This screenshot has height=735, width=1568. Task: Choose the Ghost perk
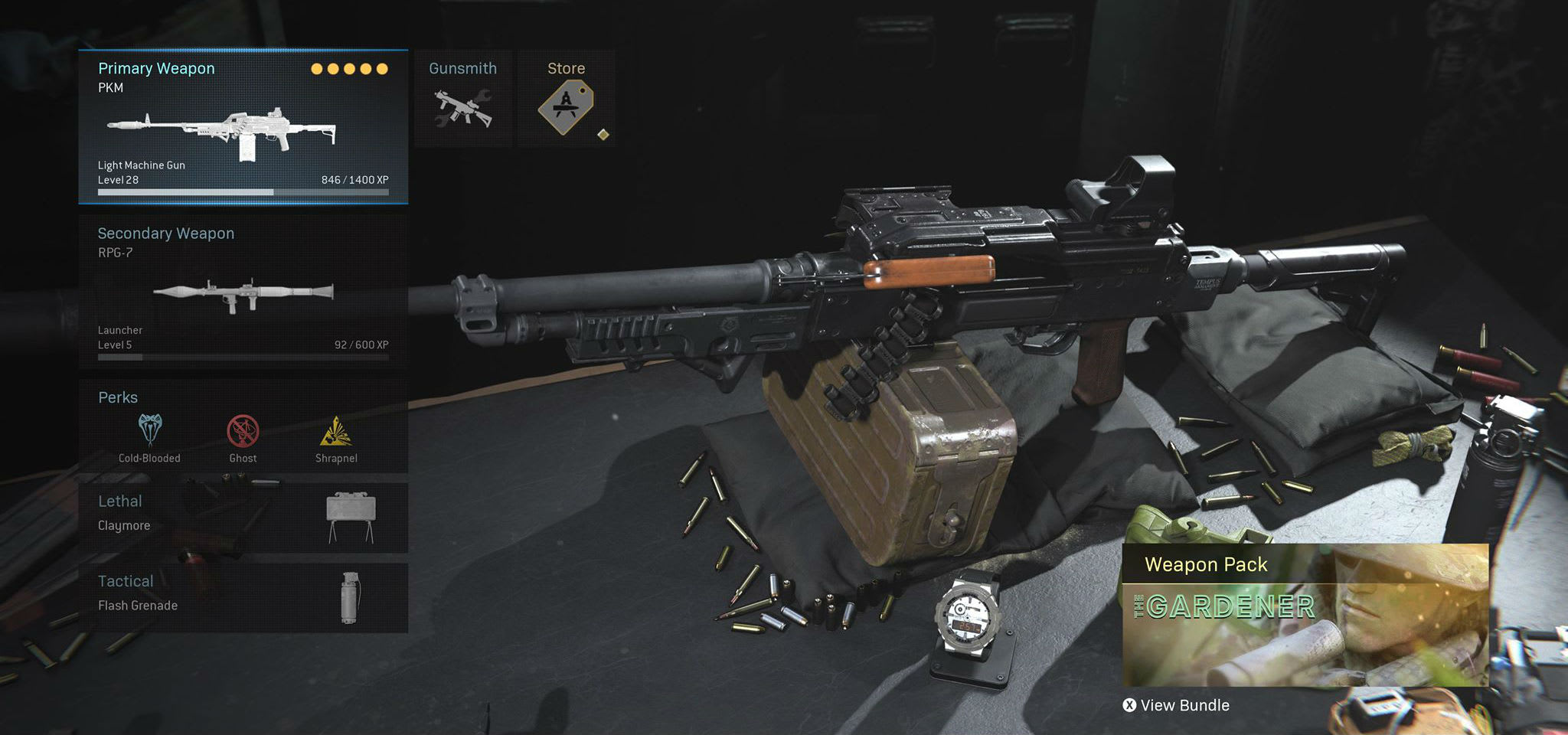click(243, 438)
